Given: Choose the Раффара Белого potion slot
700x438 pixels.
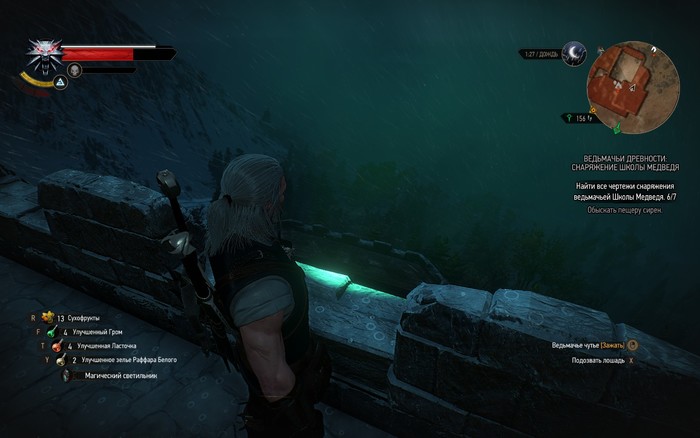Looking at the screenshot, I should point(60,361).
